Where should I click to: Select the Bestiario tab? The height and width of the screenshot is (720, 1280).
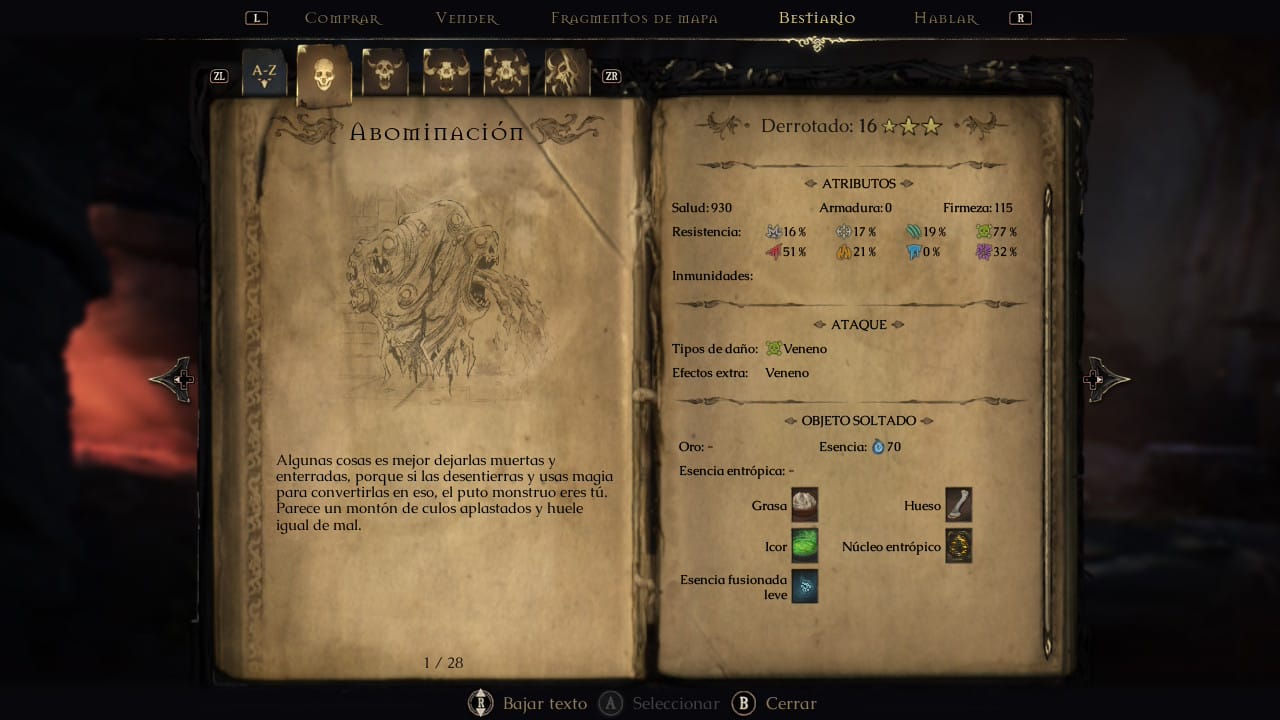(817, 18)
